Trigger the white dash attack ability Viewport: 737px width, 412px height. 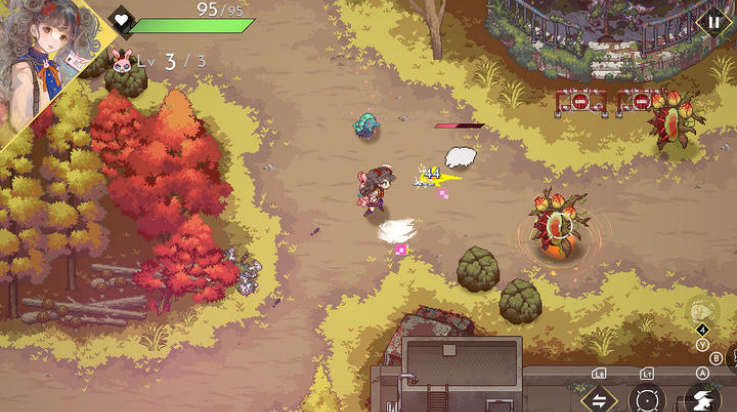click(x=702, y=399)
